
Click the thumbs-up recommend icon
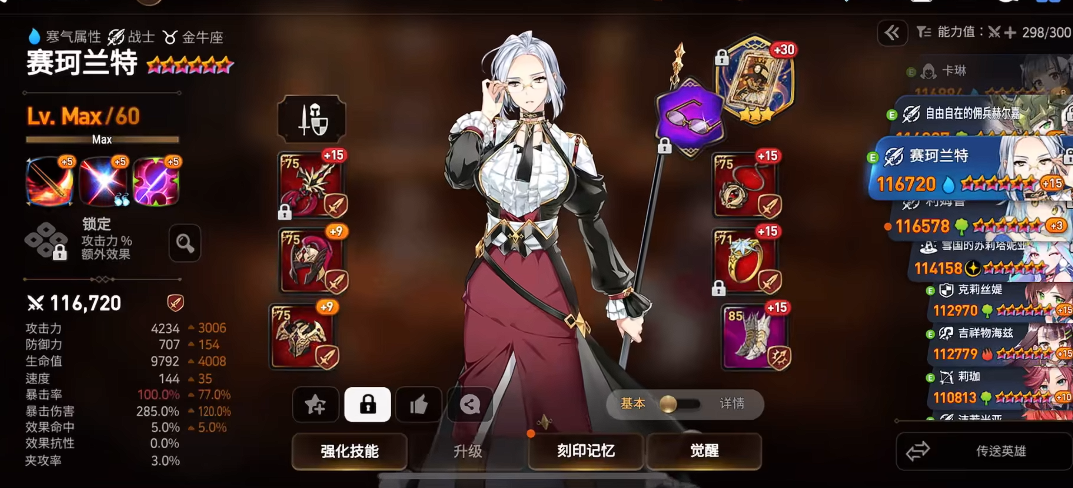pyautogui.click(x=419, y=404)
